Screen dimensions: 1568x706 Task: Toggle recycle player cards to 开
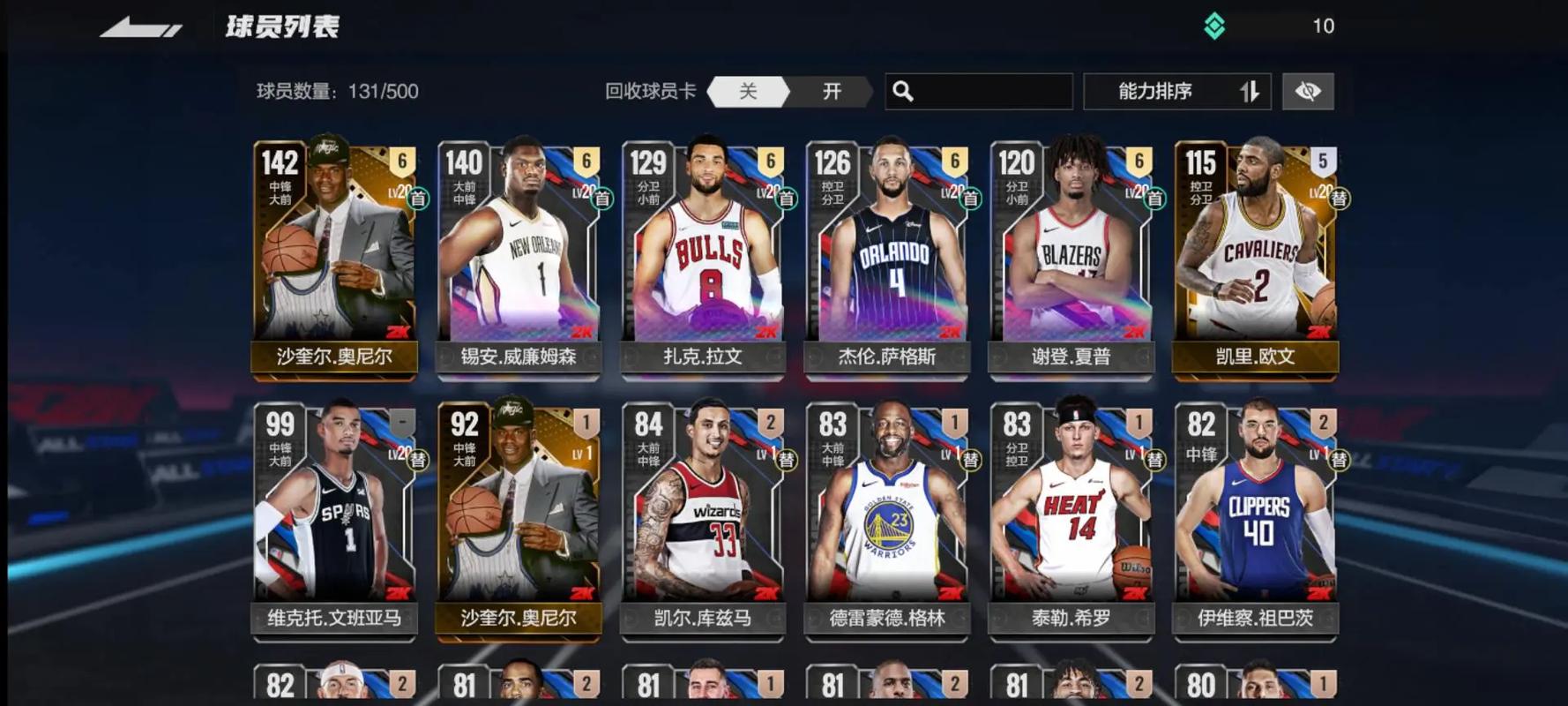click(x=830, y=91)
